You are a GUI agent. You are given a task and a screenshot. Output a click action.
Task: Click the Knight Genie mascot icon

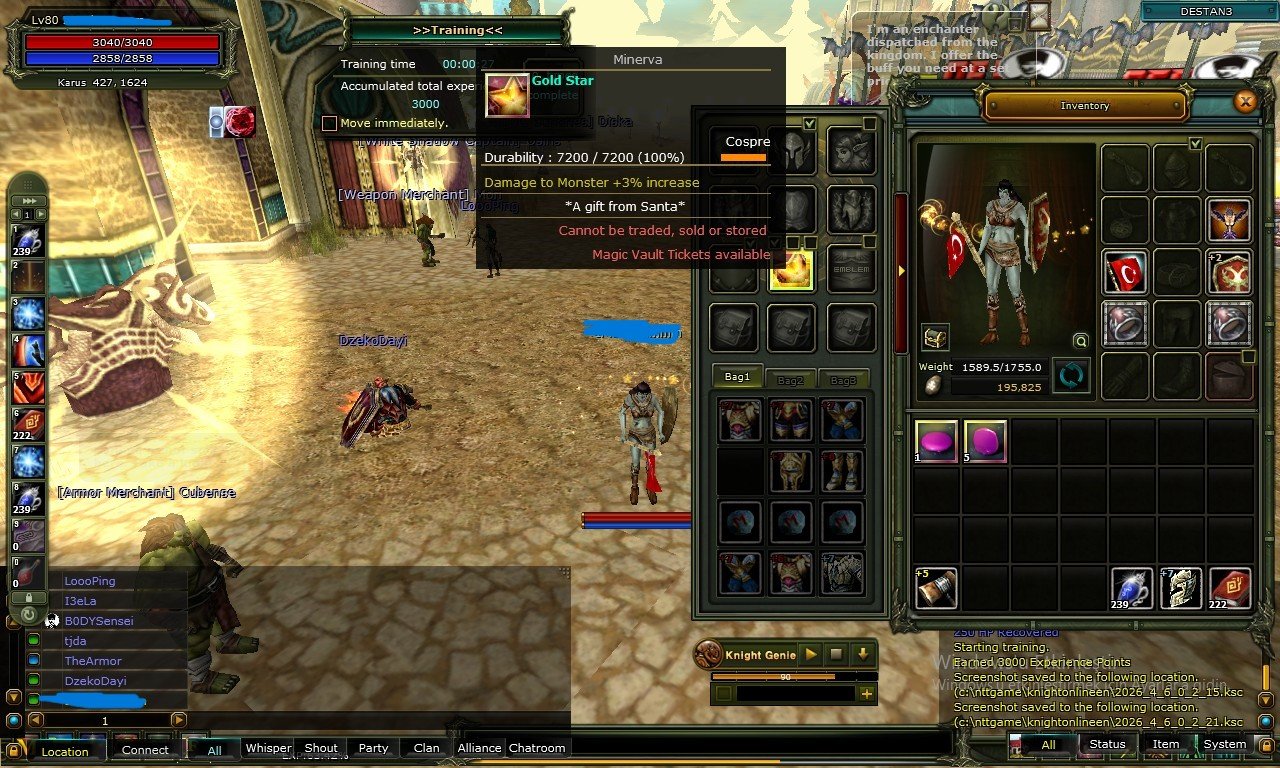click(710, 655)
